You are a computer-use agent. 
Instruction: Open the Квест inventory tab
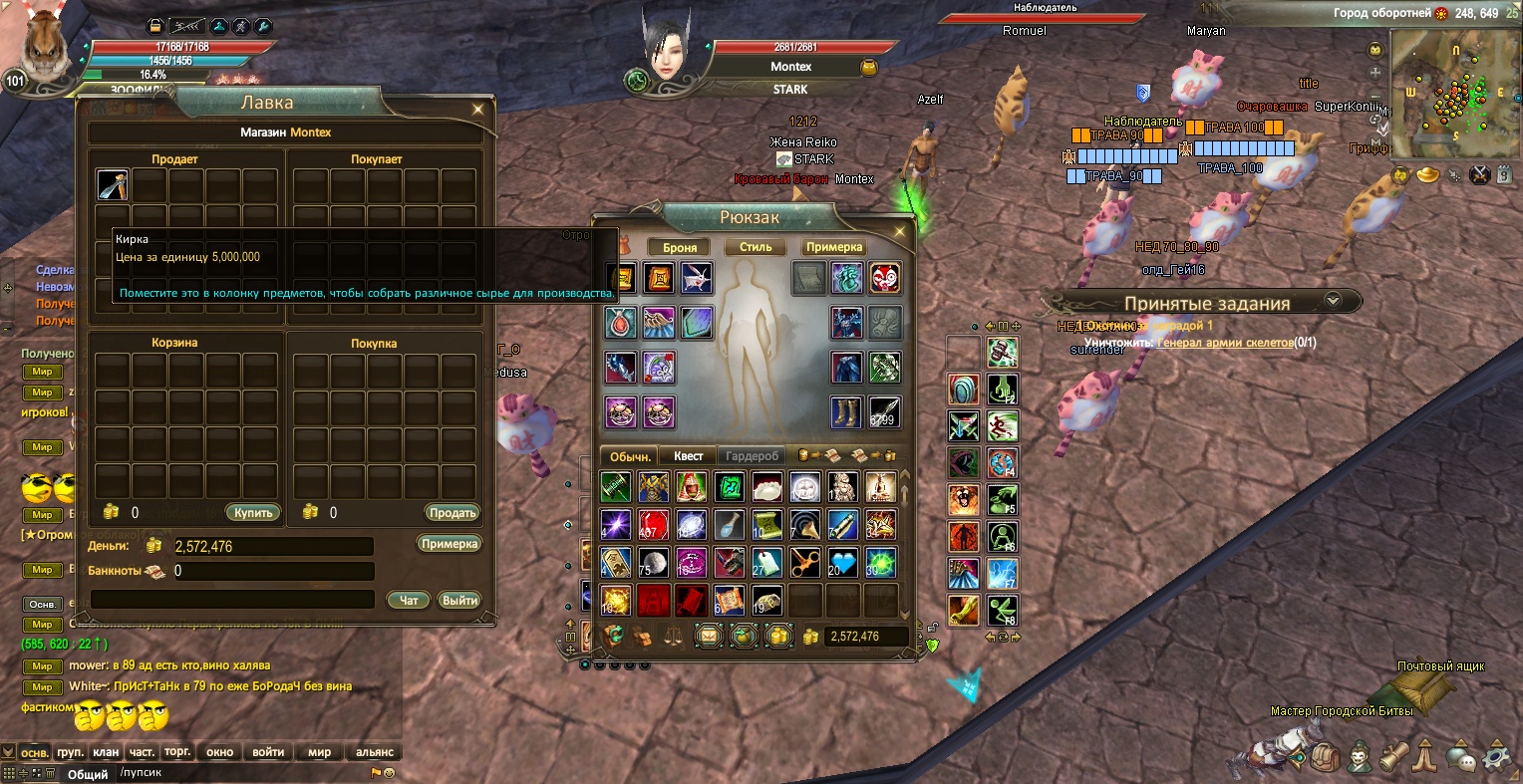tap(688, 456)
